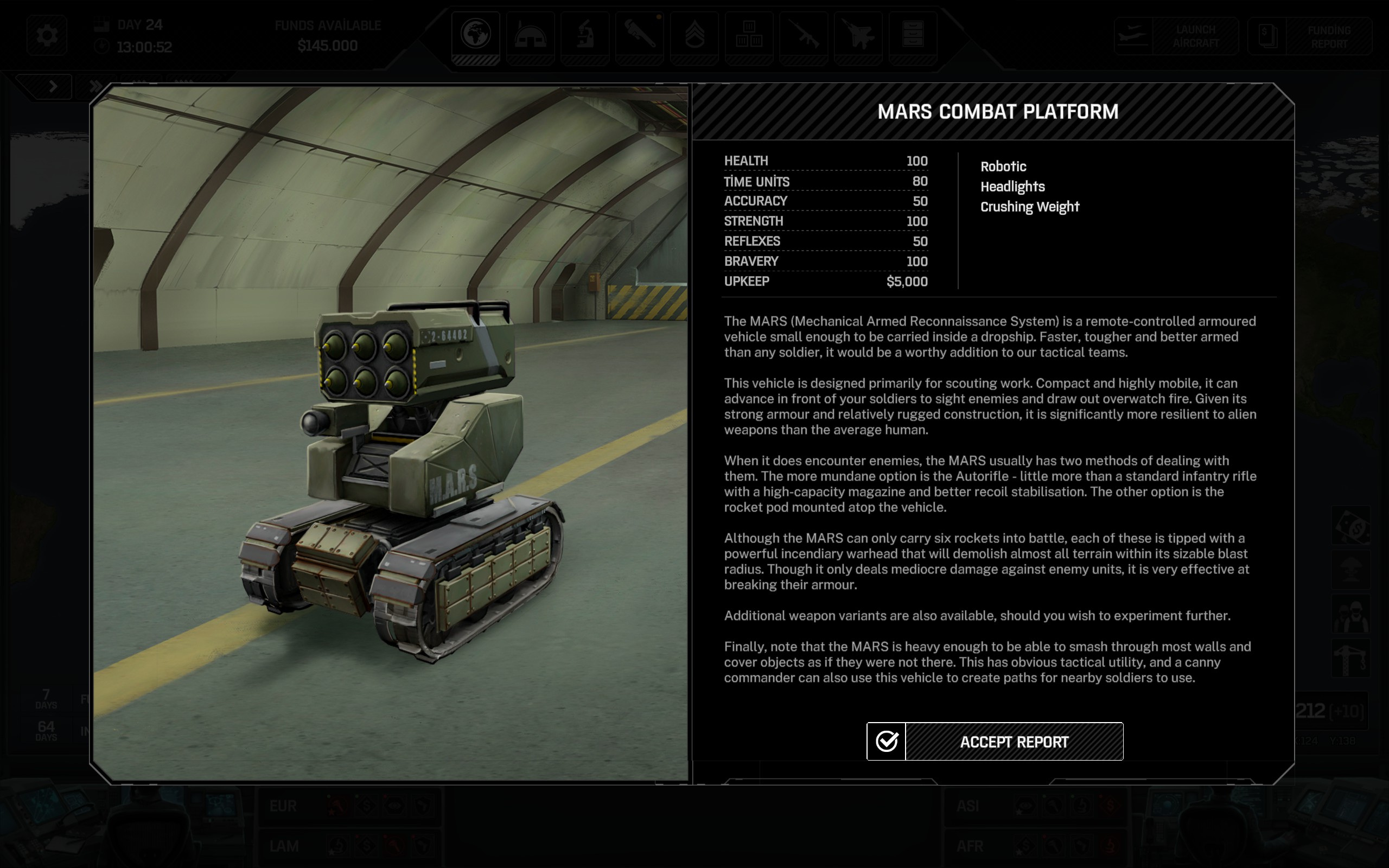
Task: Open the filing cabinet archive screen
Action: (913, 36)
